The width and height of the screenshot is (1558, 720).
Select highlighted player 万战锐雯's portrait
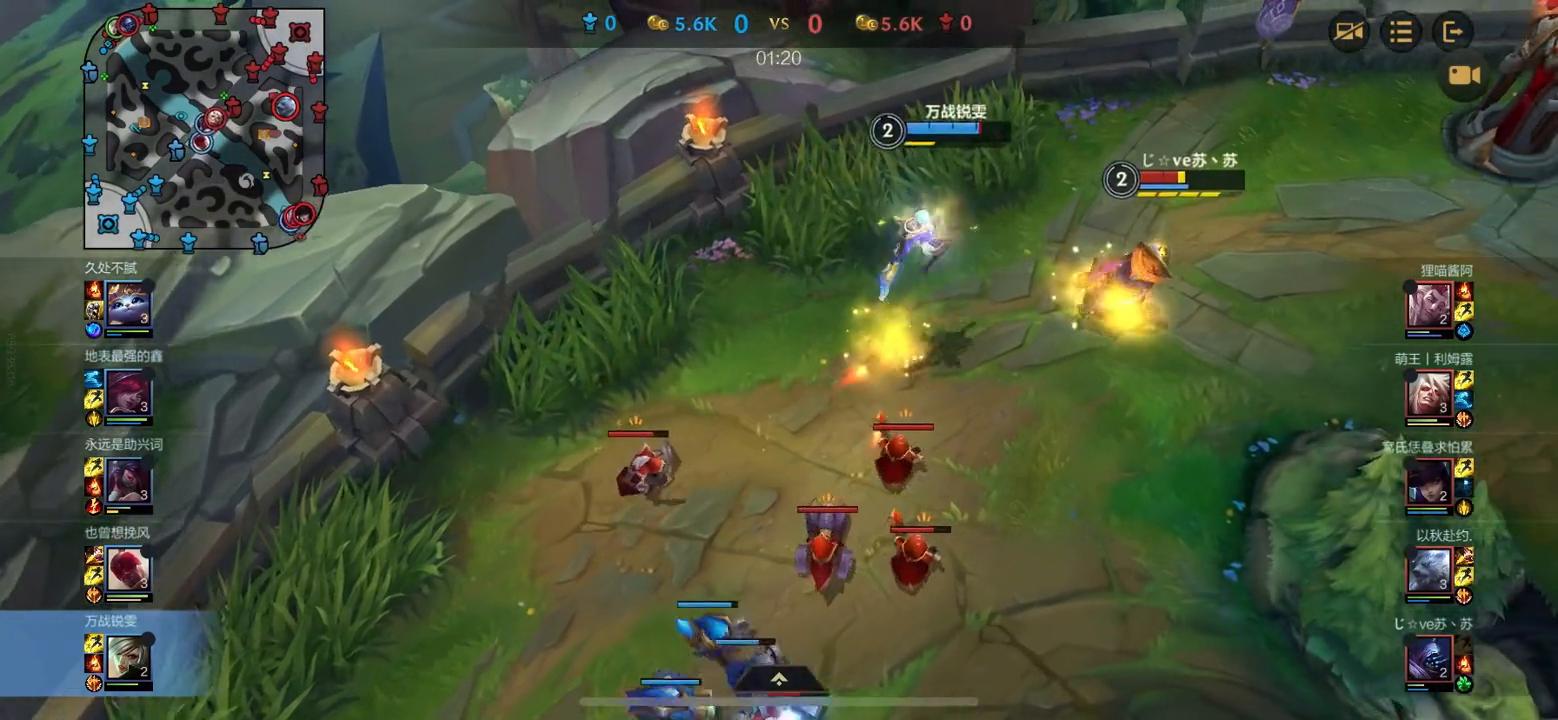[129, 658]
